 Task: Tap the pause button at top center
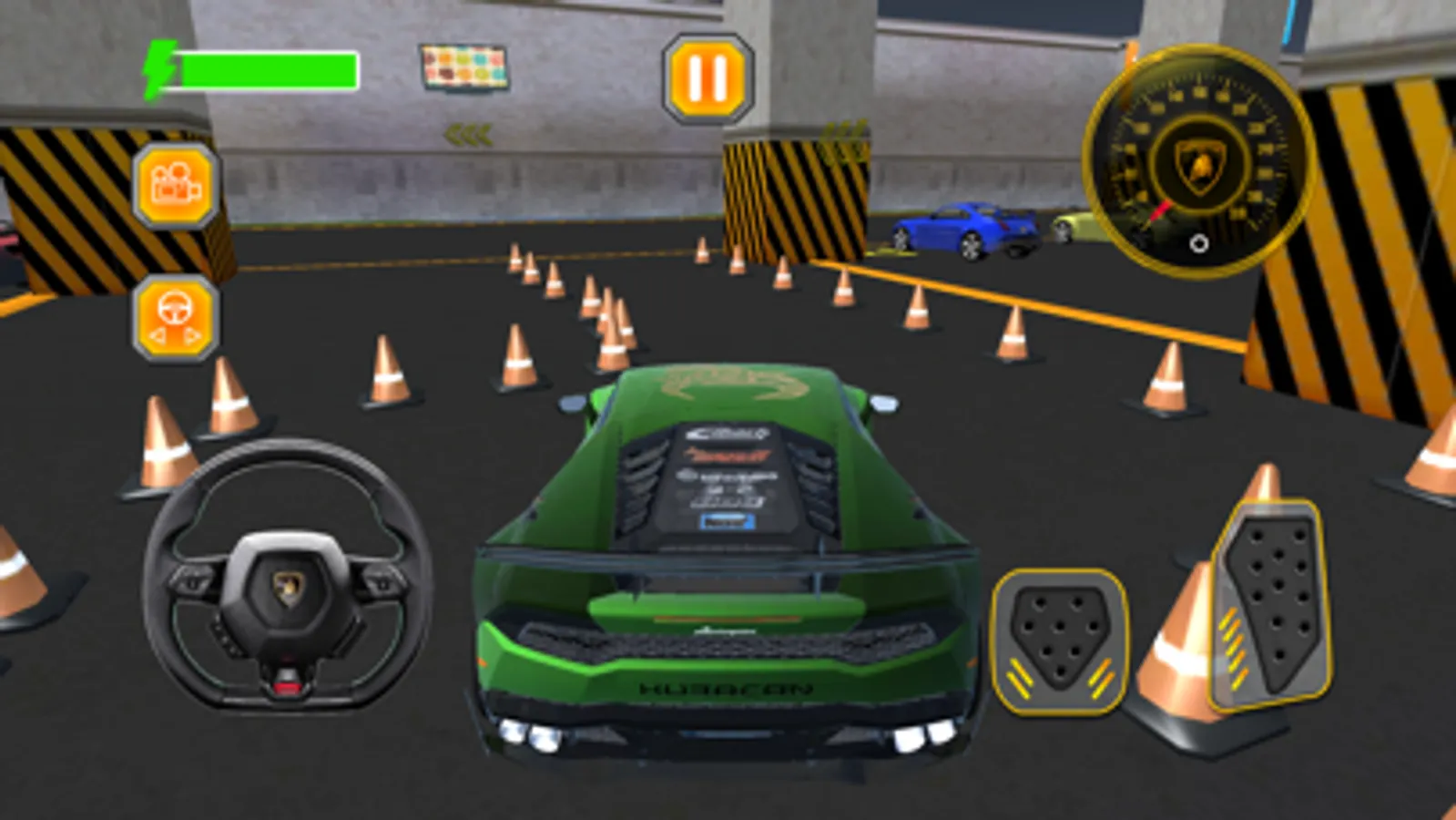point(707,76)
